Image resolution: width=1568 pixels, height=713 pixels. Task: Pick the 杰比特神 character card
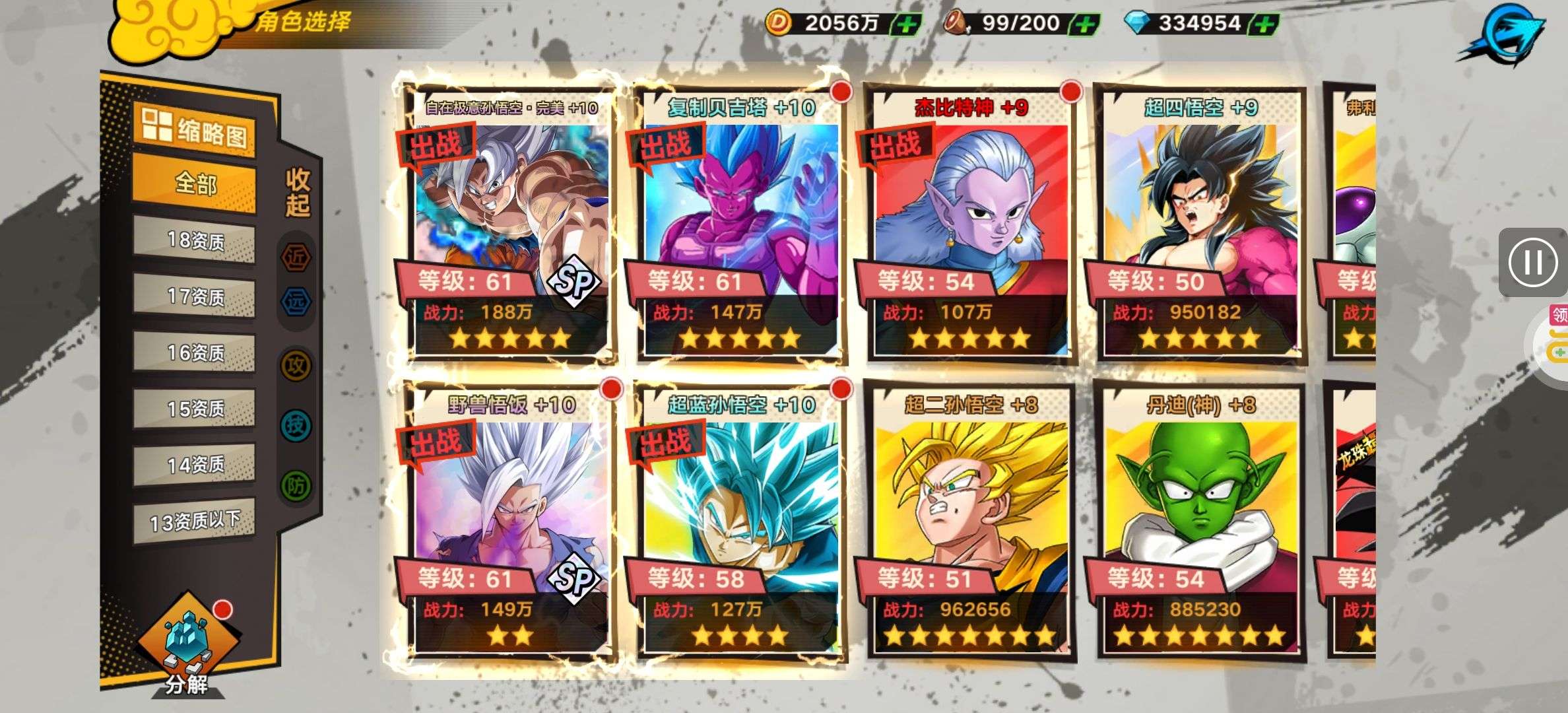[970, 224]
